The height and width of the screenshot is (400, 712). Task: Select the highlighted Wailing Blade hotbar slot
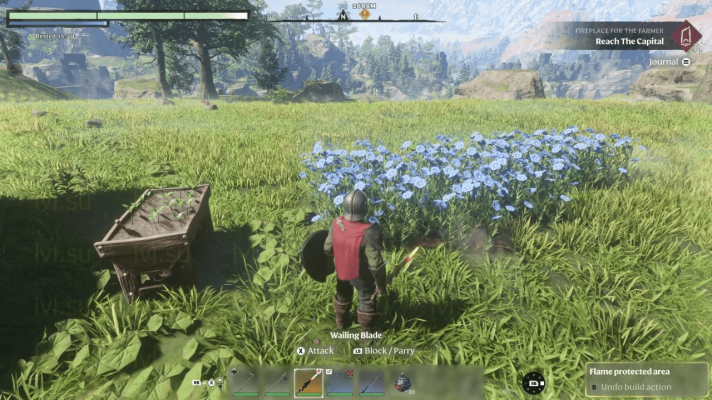[308, 382]
